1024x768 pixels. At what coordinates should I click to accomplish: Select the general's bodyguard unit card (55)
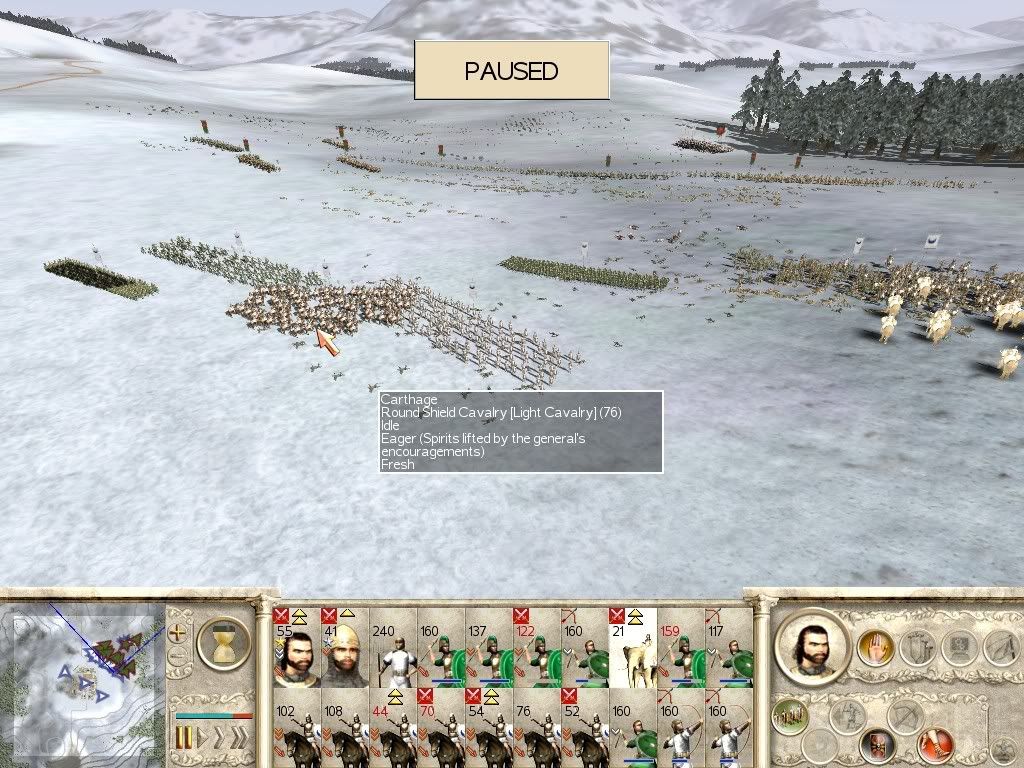click(296, 648)
